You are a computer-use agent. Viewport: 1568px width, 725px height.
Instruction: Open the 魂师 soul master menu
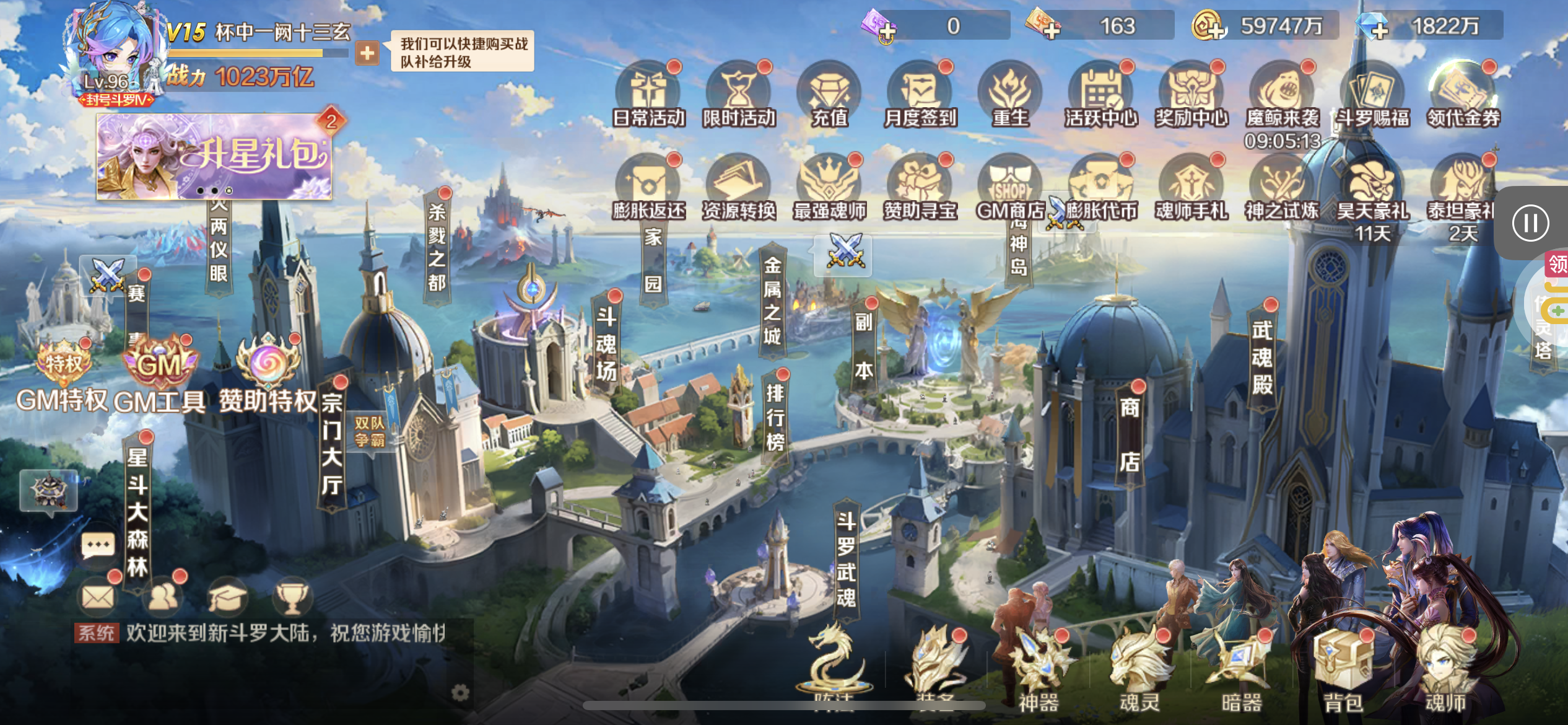point(1445,669)
